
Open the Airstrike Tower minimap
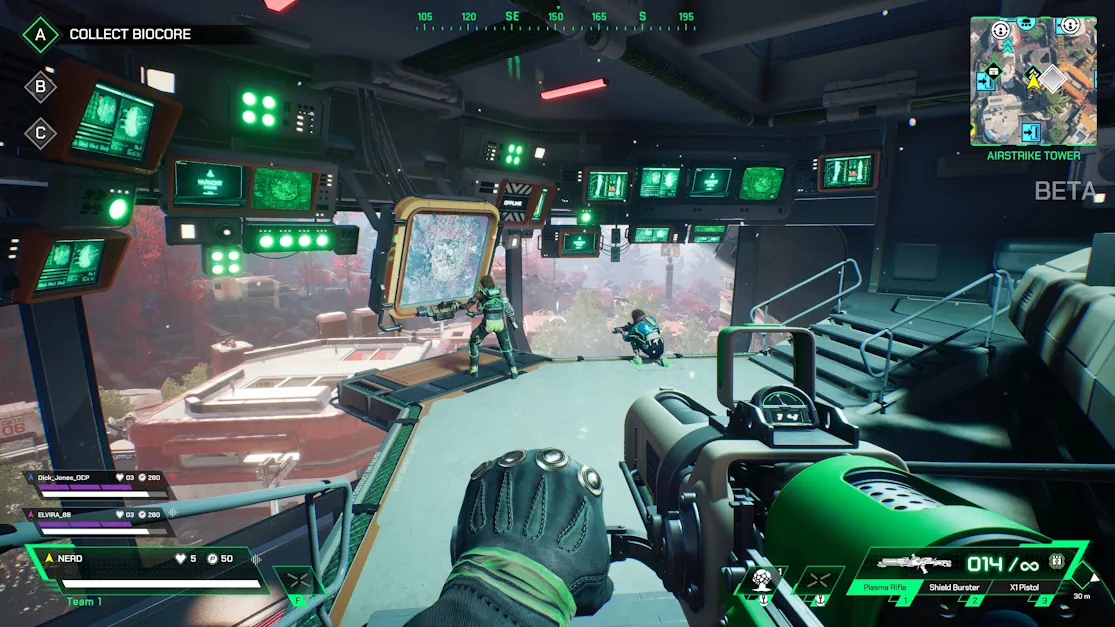(1032, 81)
